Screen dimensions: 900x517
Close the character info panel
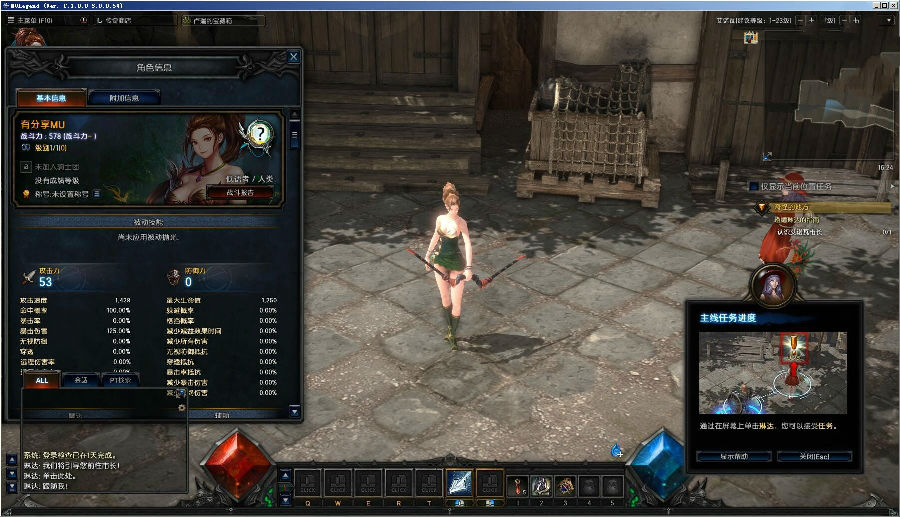point(293,57)
